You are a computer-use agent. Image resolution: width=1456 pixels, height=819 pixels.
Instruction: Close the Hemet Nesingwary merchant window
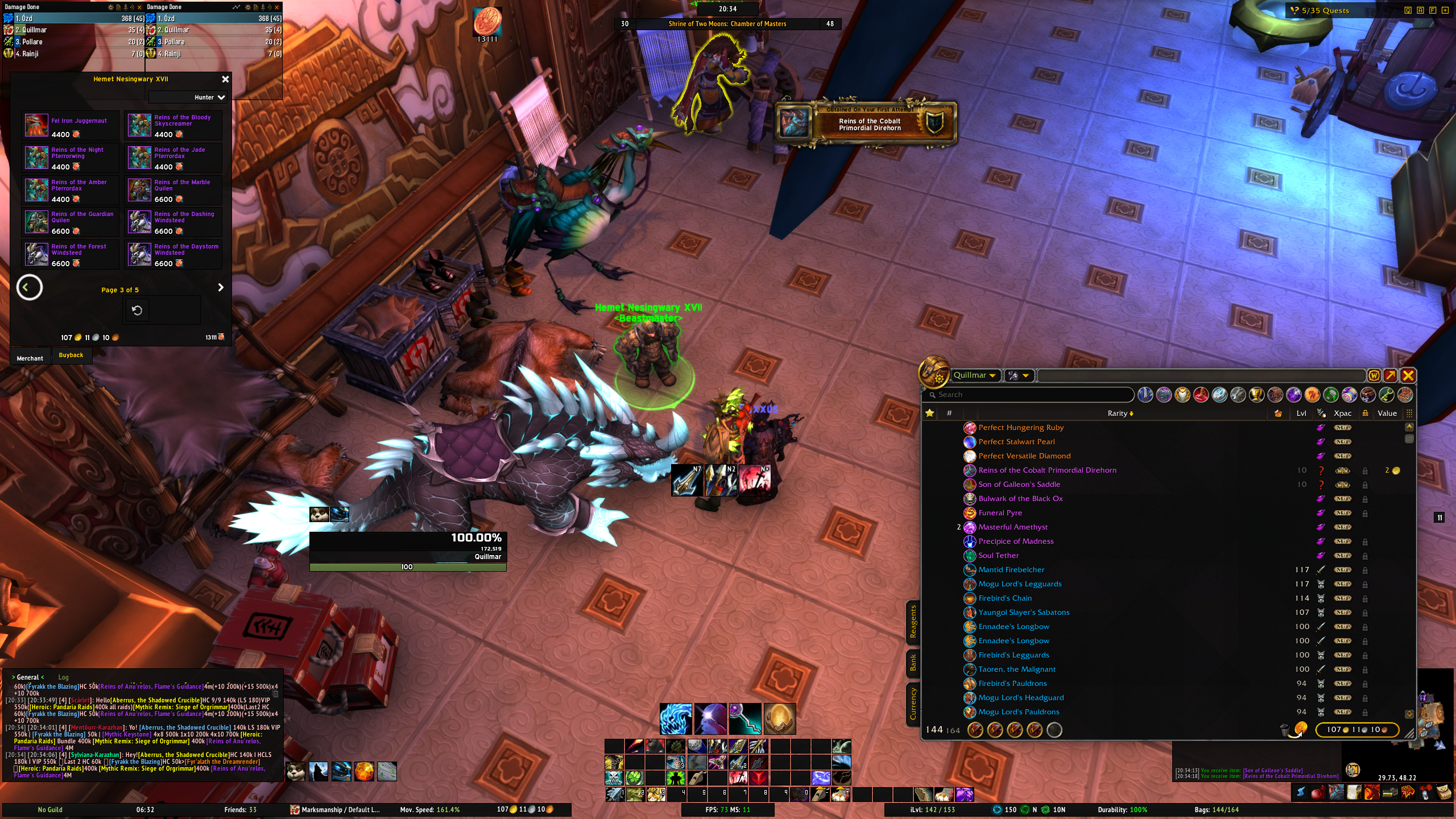point(225,79)
